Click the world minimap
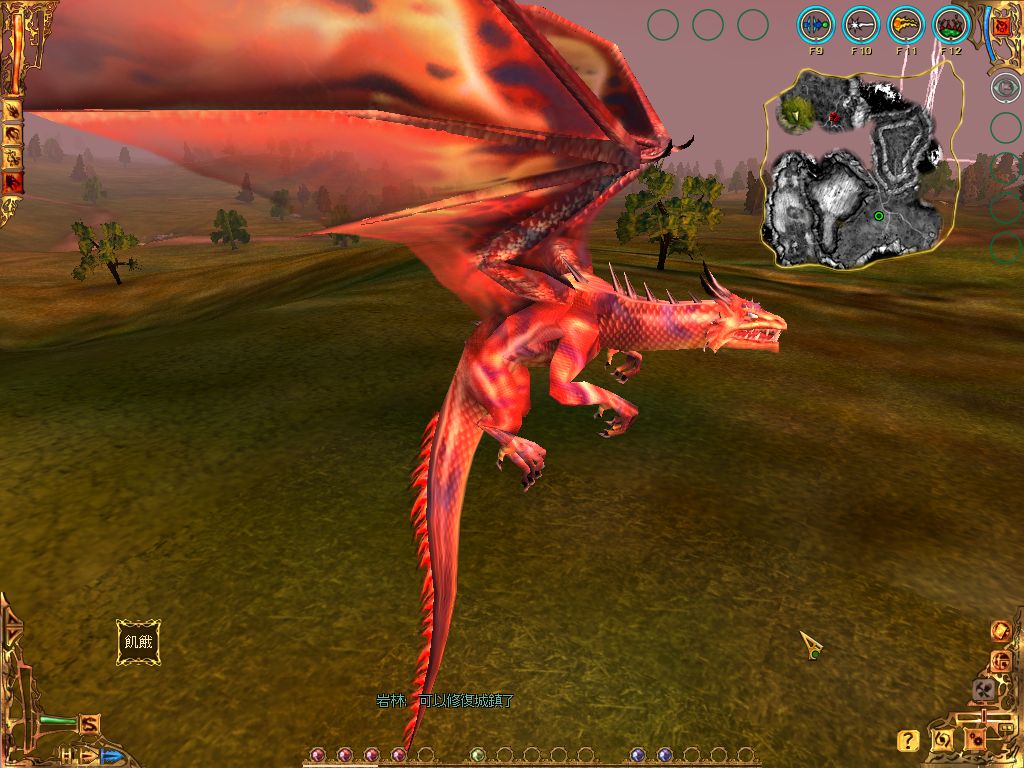This screenshot has width=1024, height=768. point(860,170)
